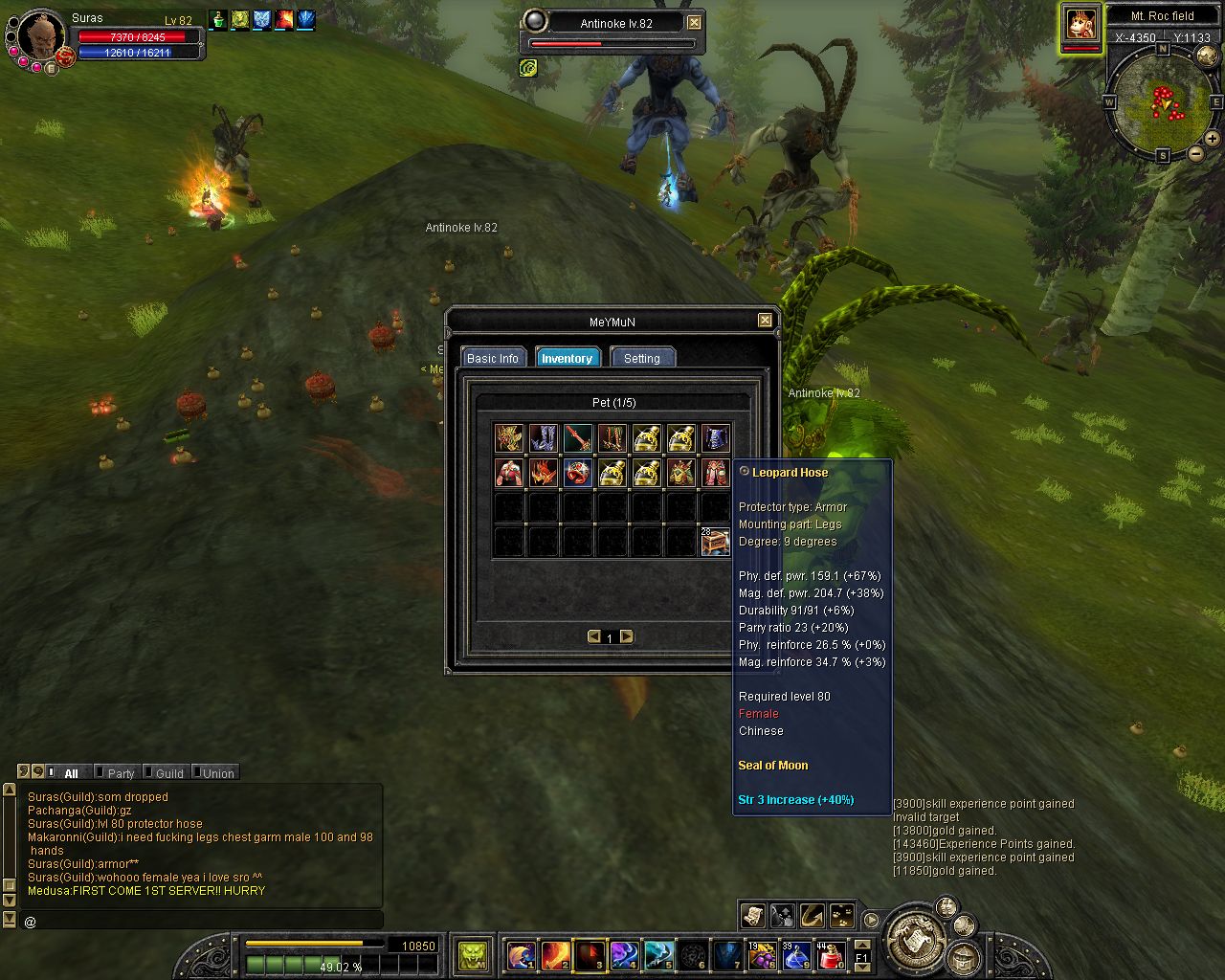The image size is (1225, 980).
Task: Switch to the Basic Info tab
Action: click(x=492, y=358)
